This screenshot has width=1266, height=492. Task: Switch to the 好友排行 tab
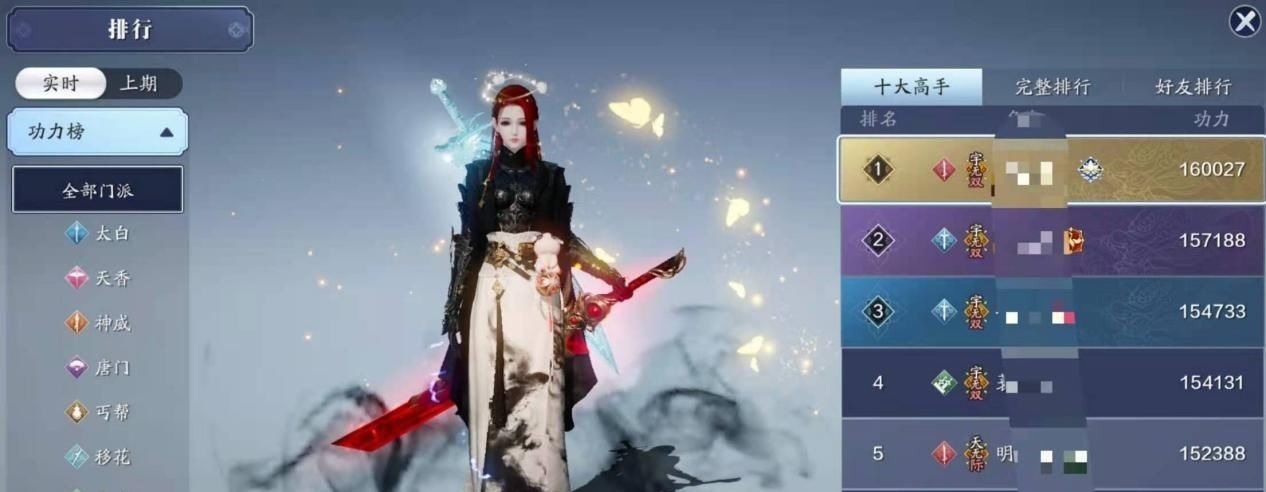pos(1193,87)
